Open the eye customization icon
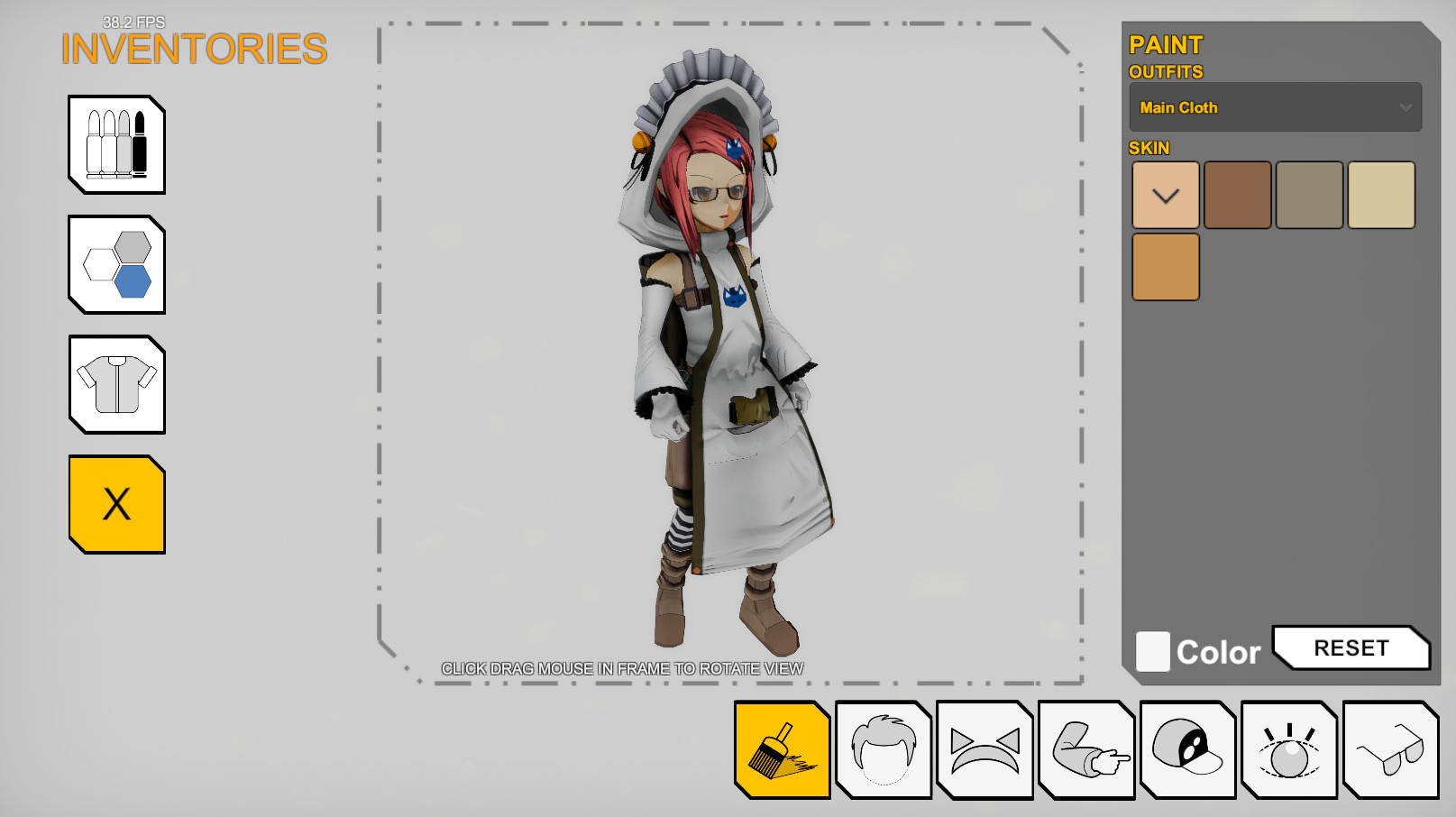The height and width of the screenshot is (817, 1456). pos(1289,749)
